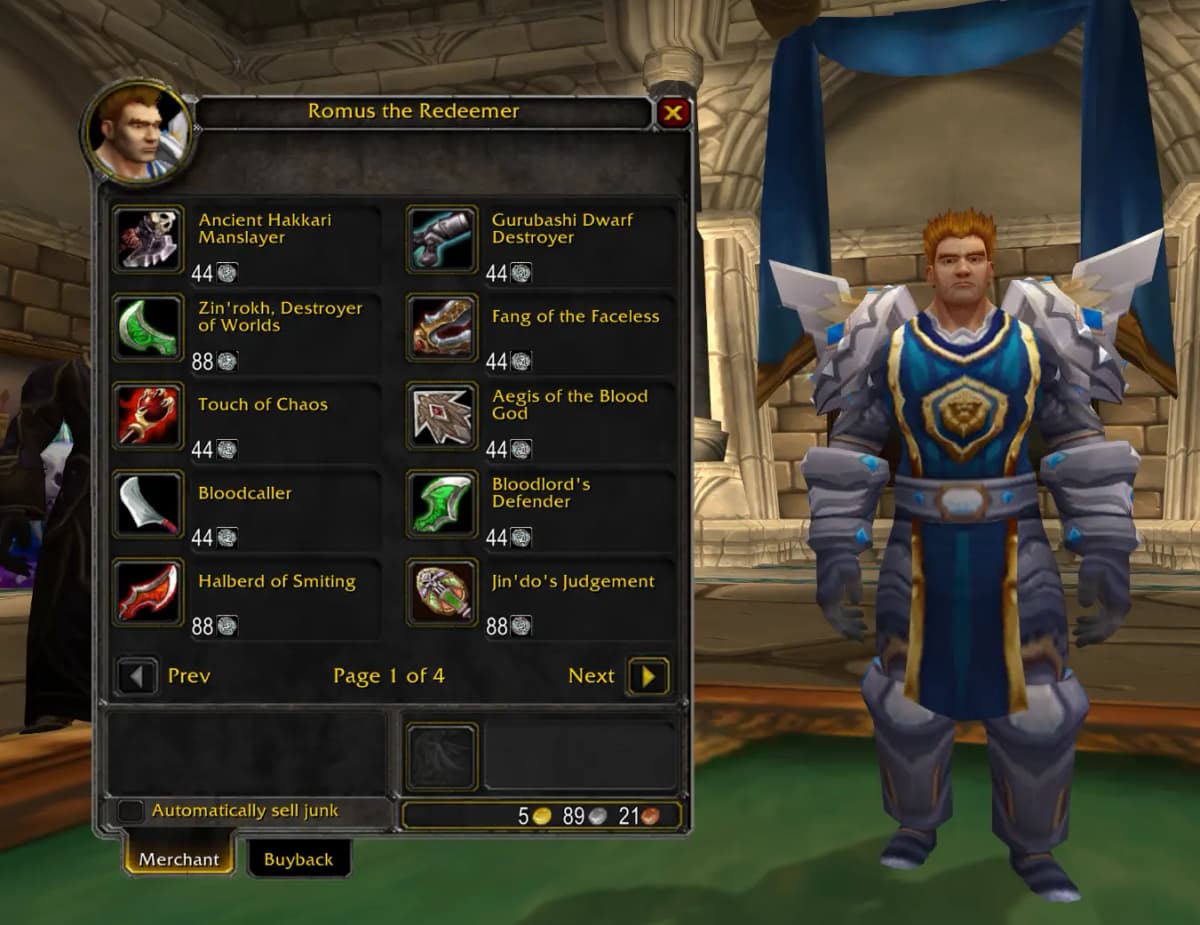The image size is (1200, 925).
Task: Pick the Bloodcaller sword item
Action: [148, 504]
